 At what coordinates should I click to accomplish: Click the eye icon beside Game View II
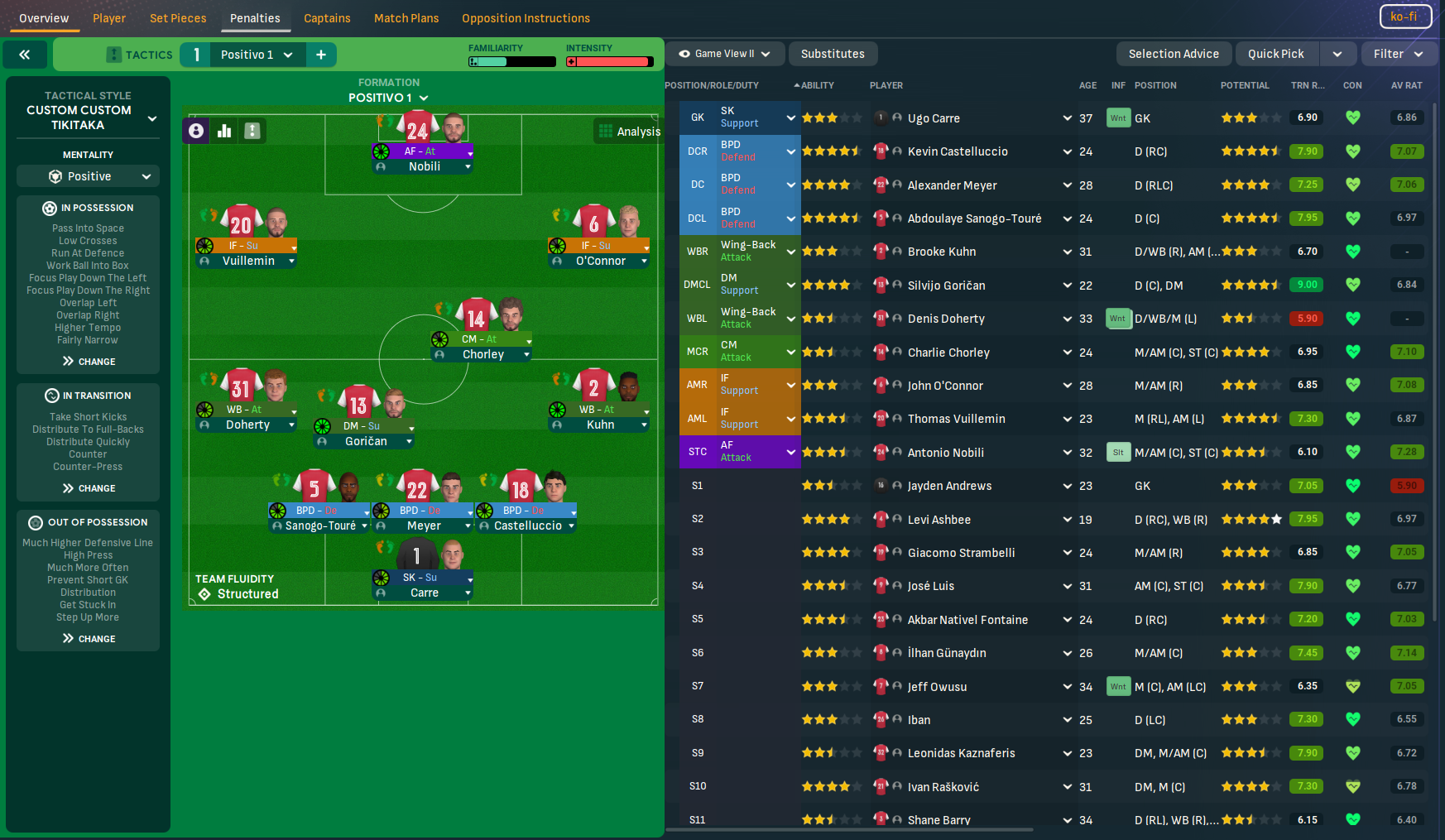[684, 53]
